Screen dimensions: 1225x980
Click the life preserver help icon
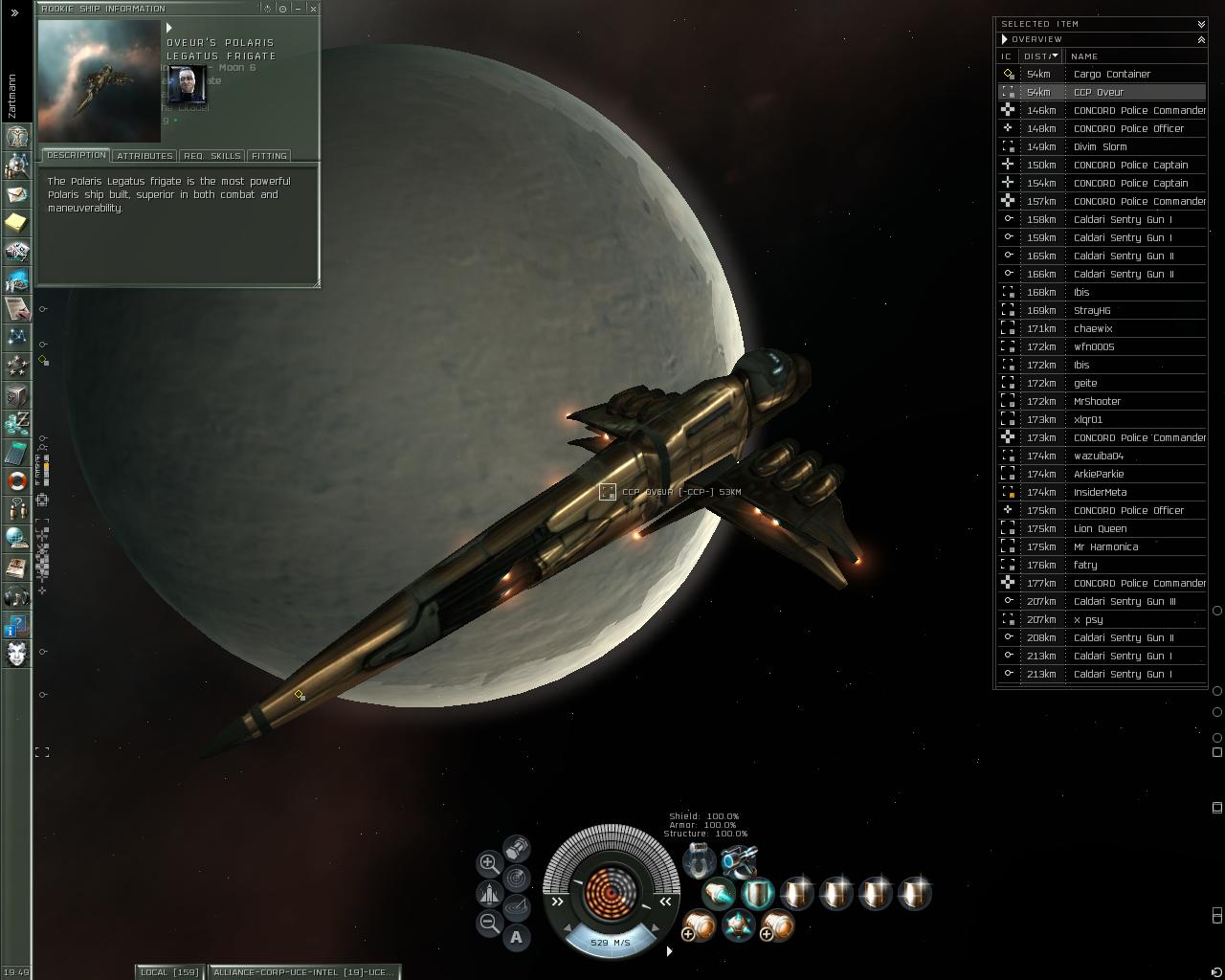click(x=17, y=481)
